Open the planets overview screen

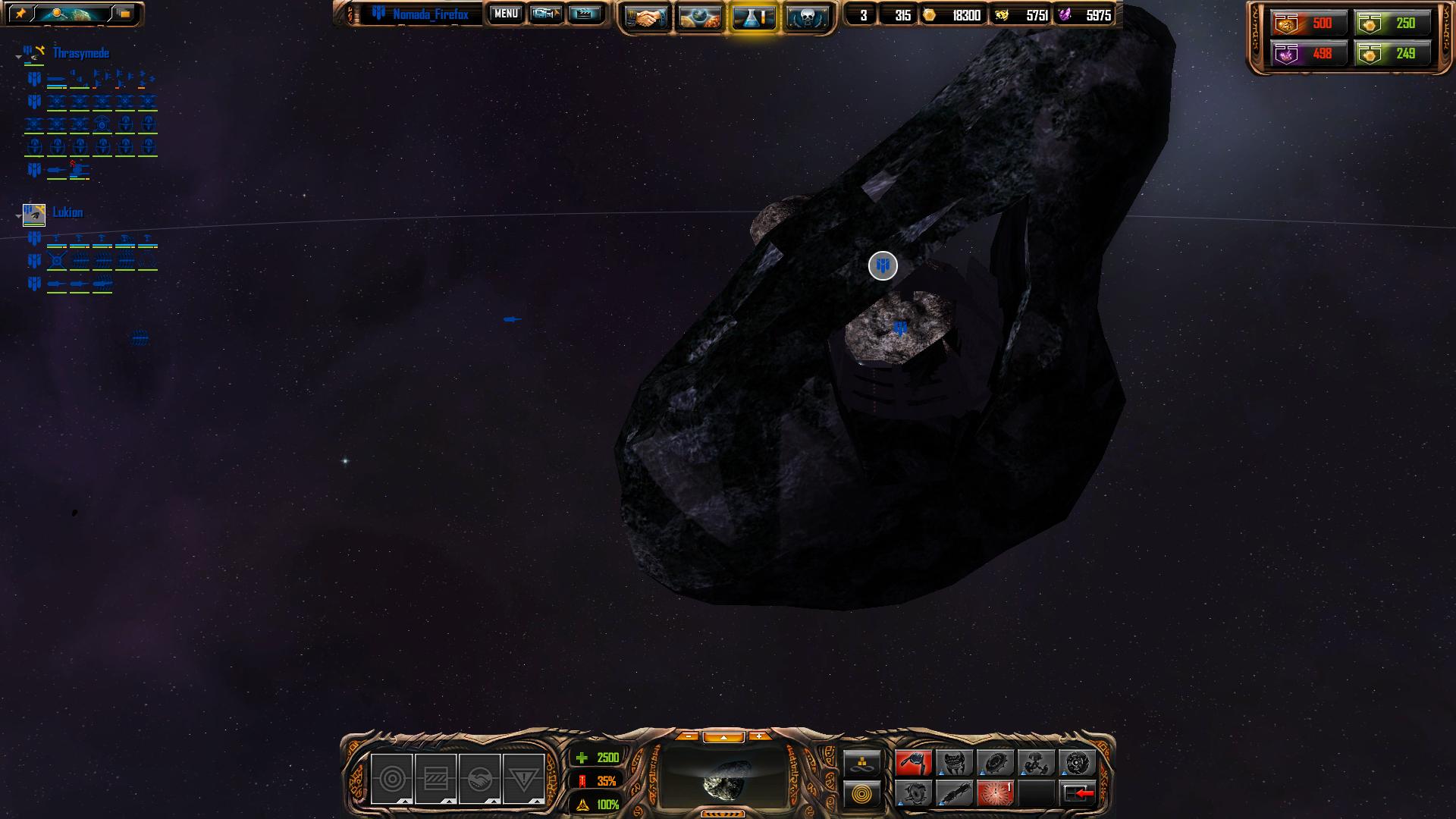point(699,17)
